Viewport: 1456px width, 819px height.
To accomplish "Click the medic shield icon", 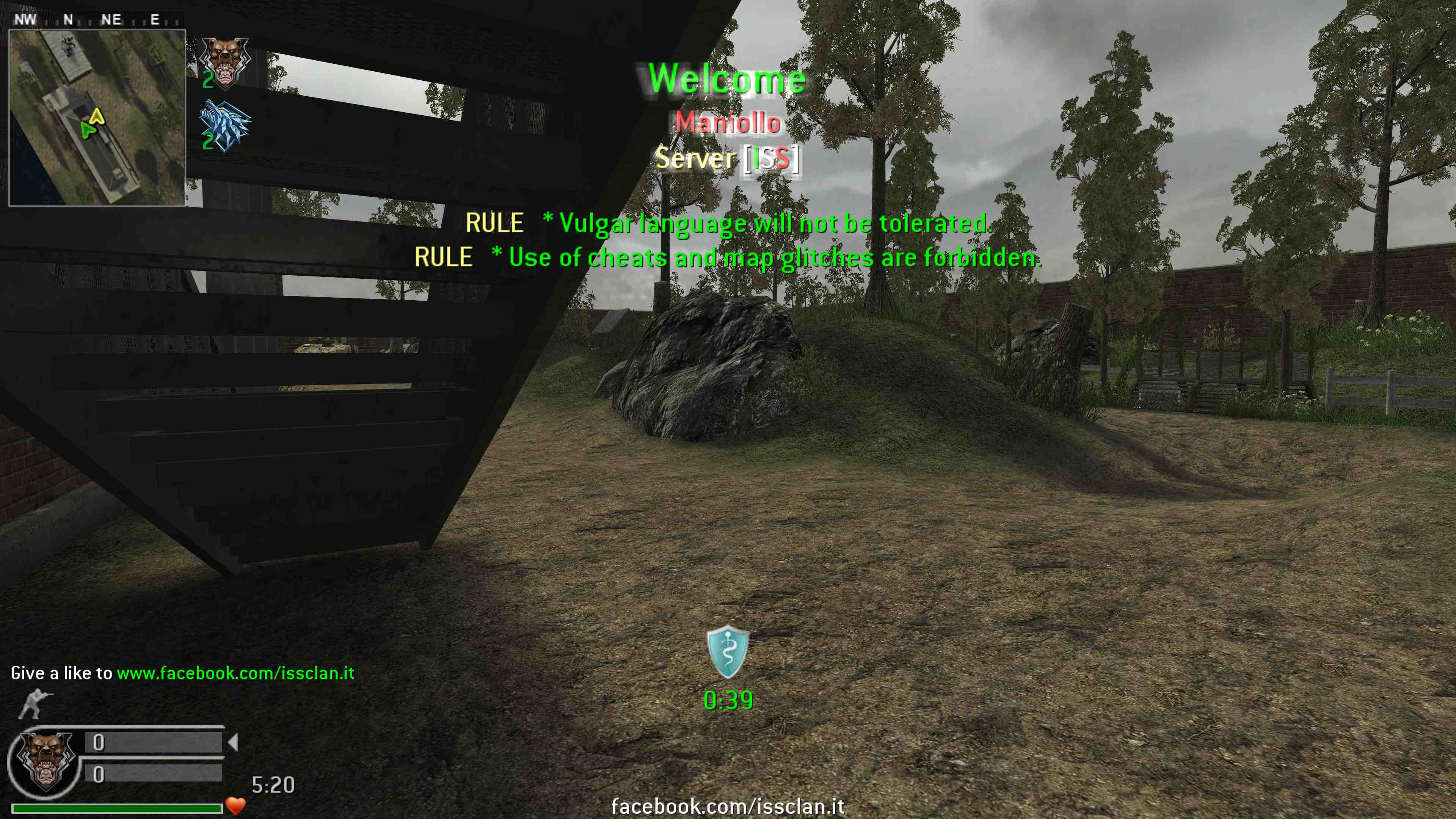I will coord(728,652).
